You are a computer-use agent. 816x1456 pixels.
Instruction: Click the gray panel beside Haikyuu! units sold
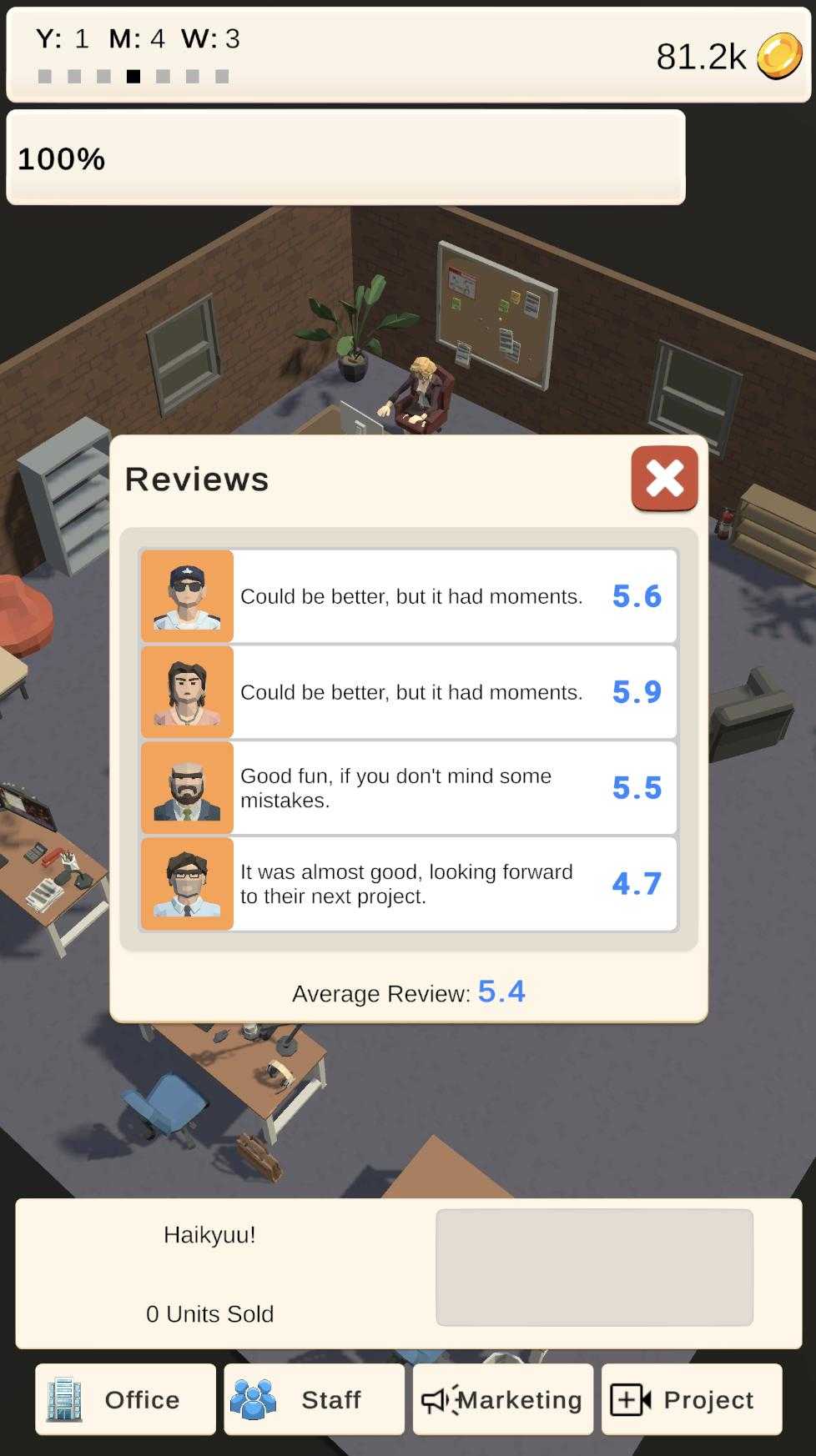coord(594,1268)
